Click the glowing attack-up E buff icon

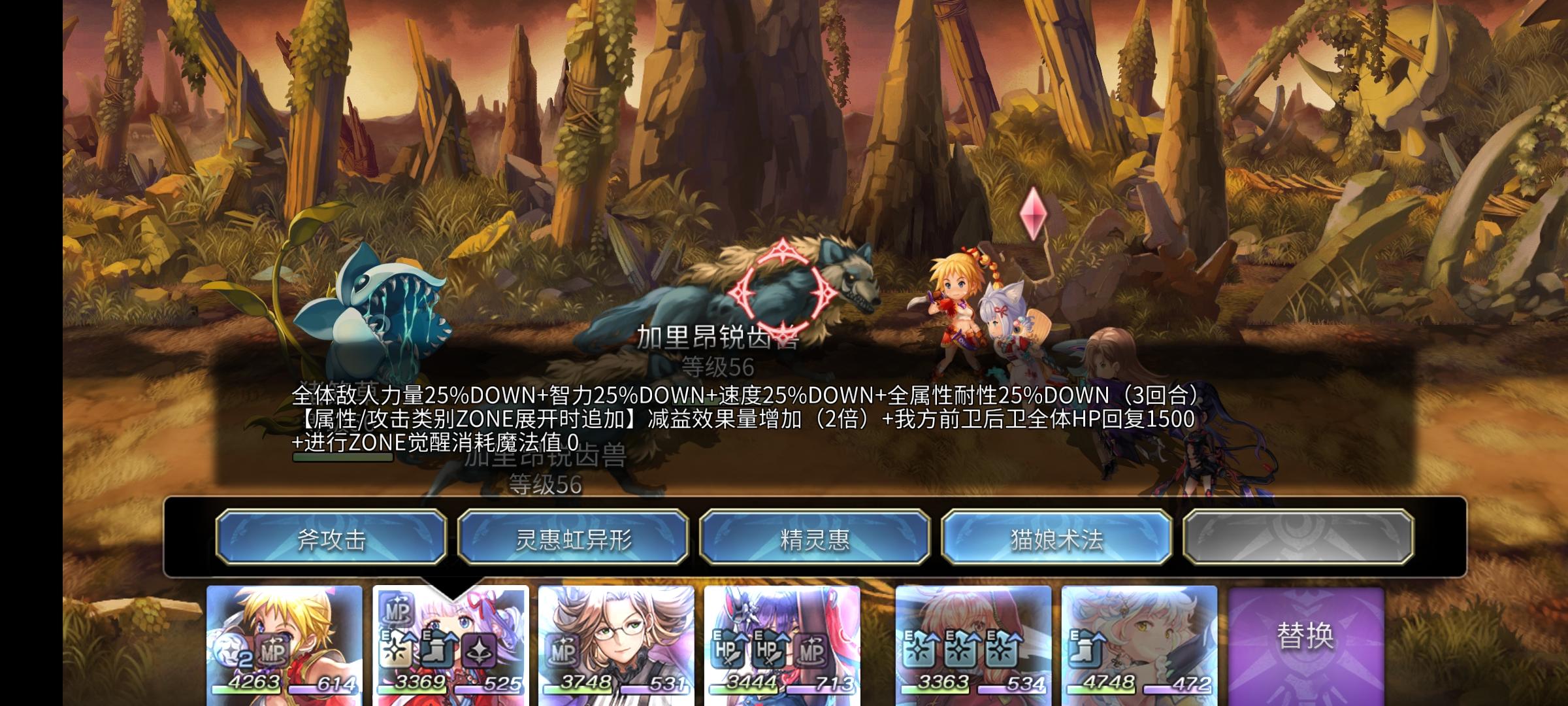tap(395, 648)
